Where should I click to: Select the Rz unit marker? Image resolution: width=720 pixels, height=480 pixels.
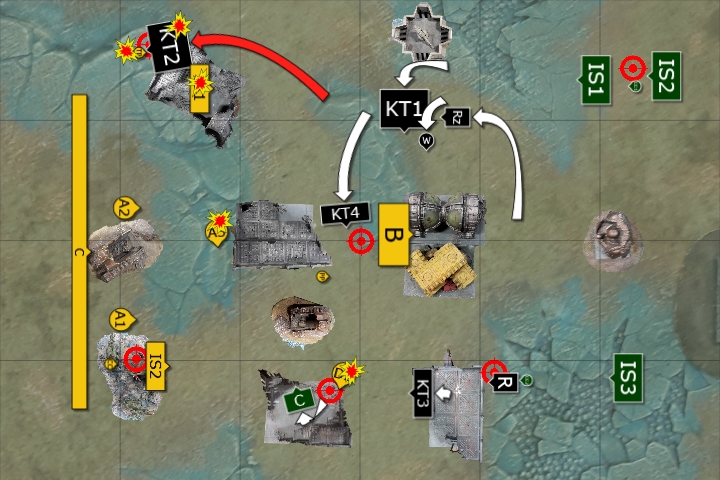(x=457, y=117)
